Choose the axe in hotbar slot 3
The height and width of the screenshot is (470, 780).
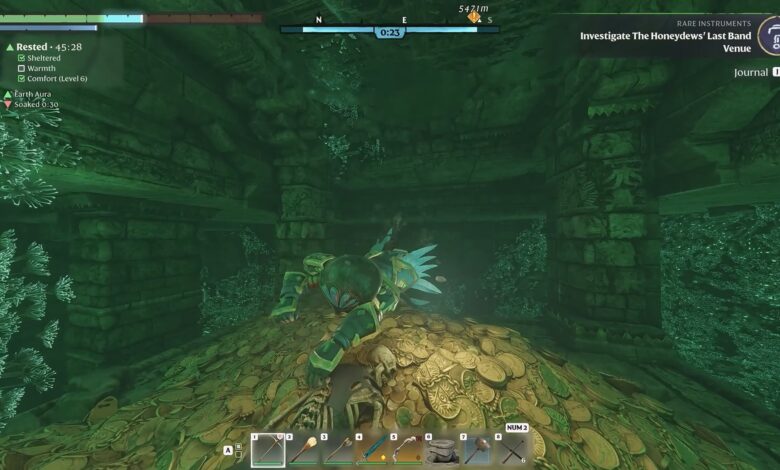[338, 450]
